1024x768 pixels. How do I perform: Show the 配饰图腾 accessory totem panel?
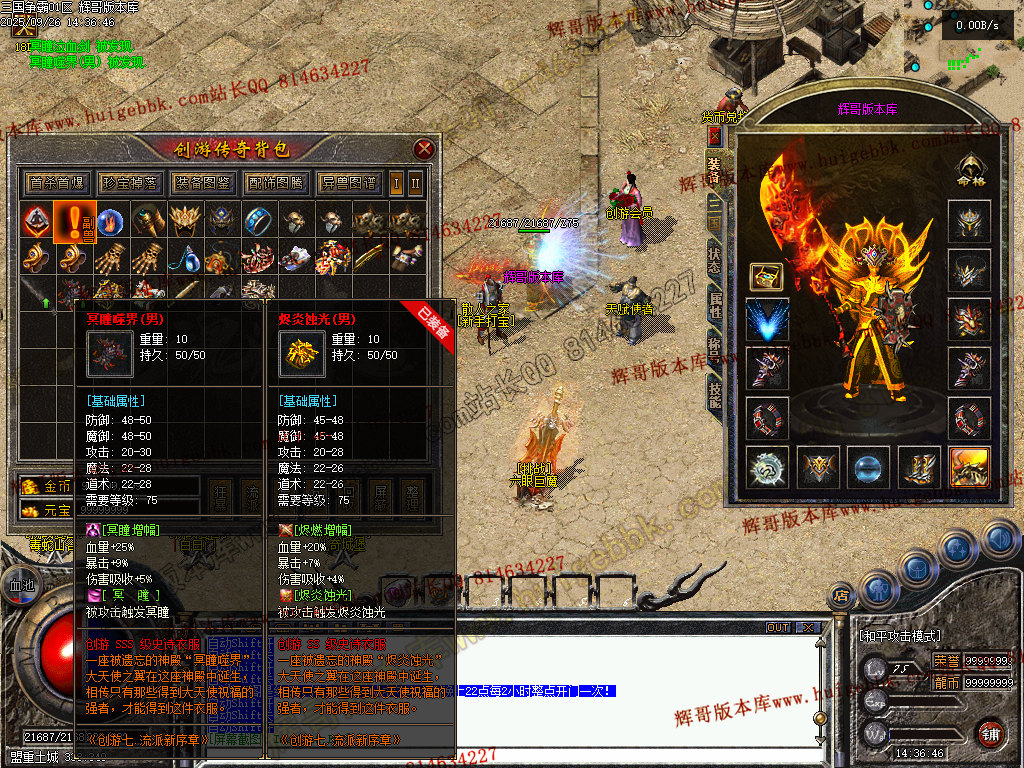tap(275, 183)
